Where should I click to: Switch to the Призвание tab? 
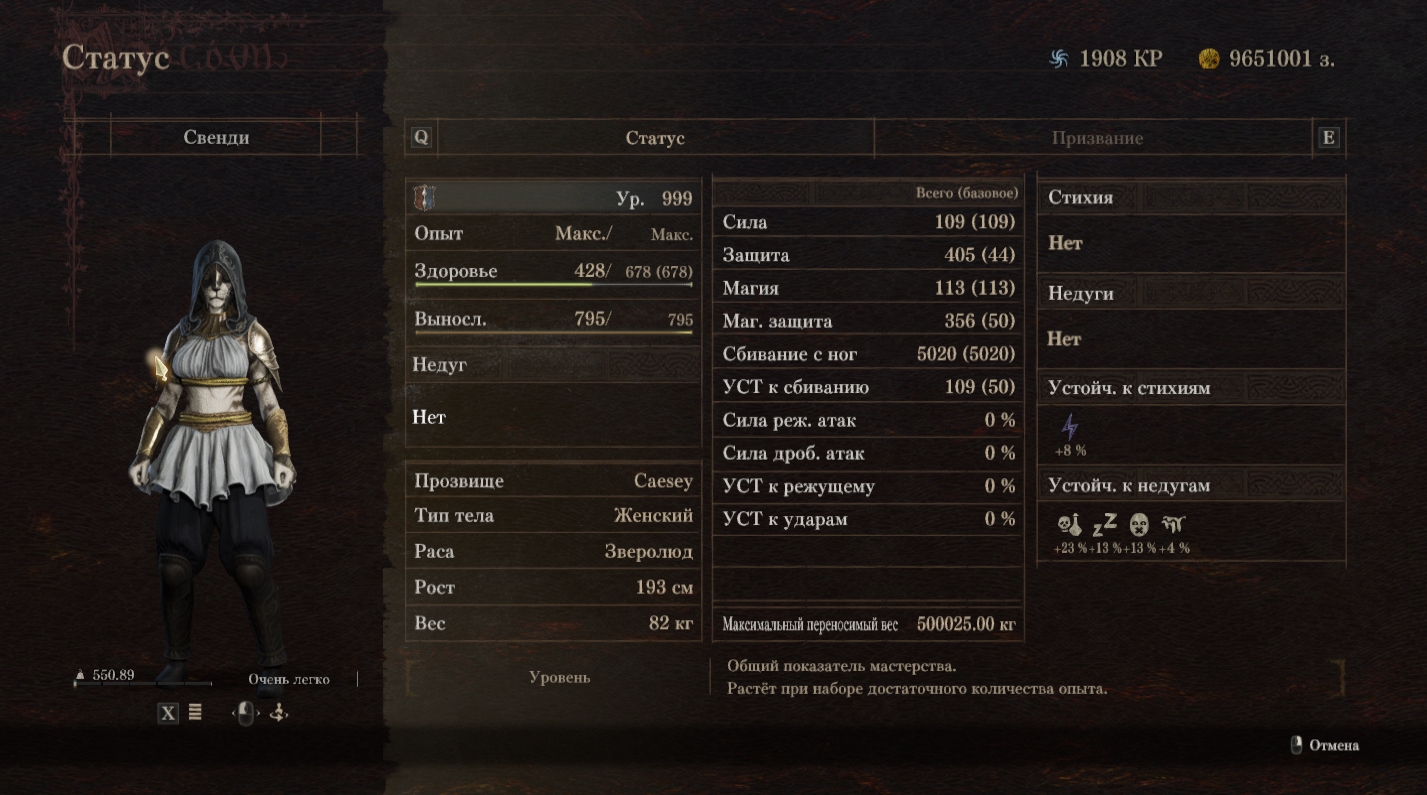tap(1096, 138)
